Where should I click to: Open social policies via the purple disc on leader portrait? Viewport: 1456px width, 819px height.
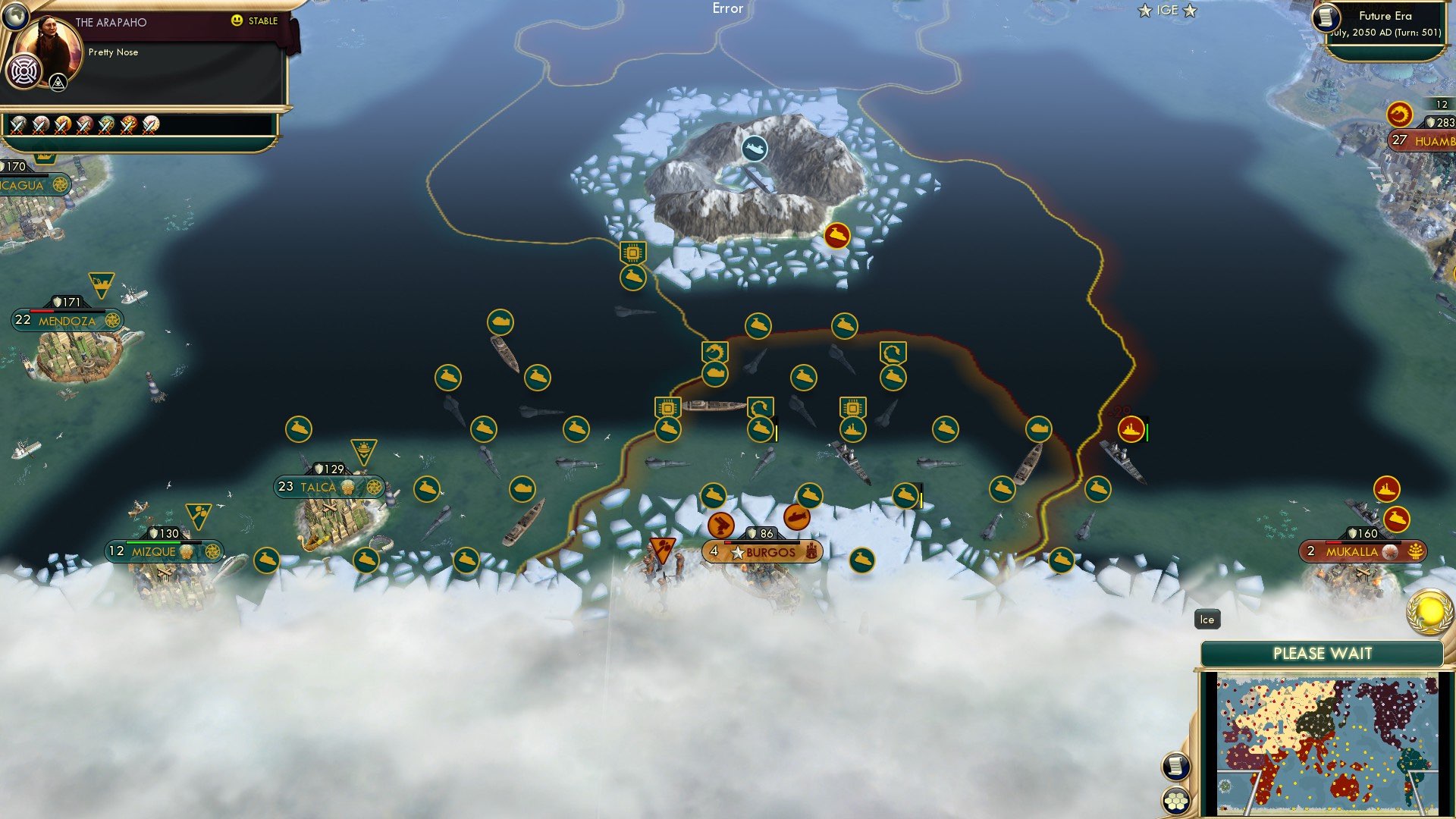point(26,73)
